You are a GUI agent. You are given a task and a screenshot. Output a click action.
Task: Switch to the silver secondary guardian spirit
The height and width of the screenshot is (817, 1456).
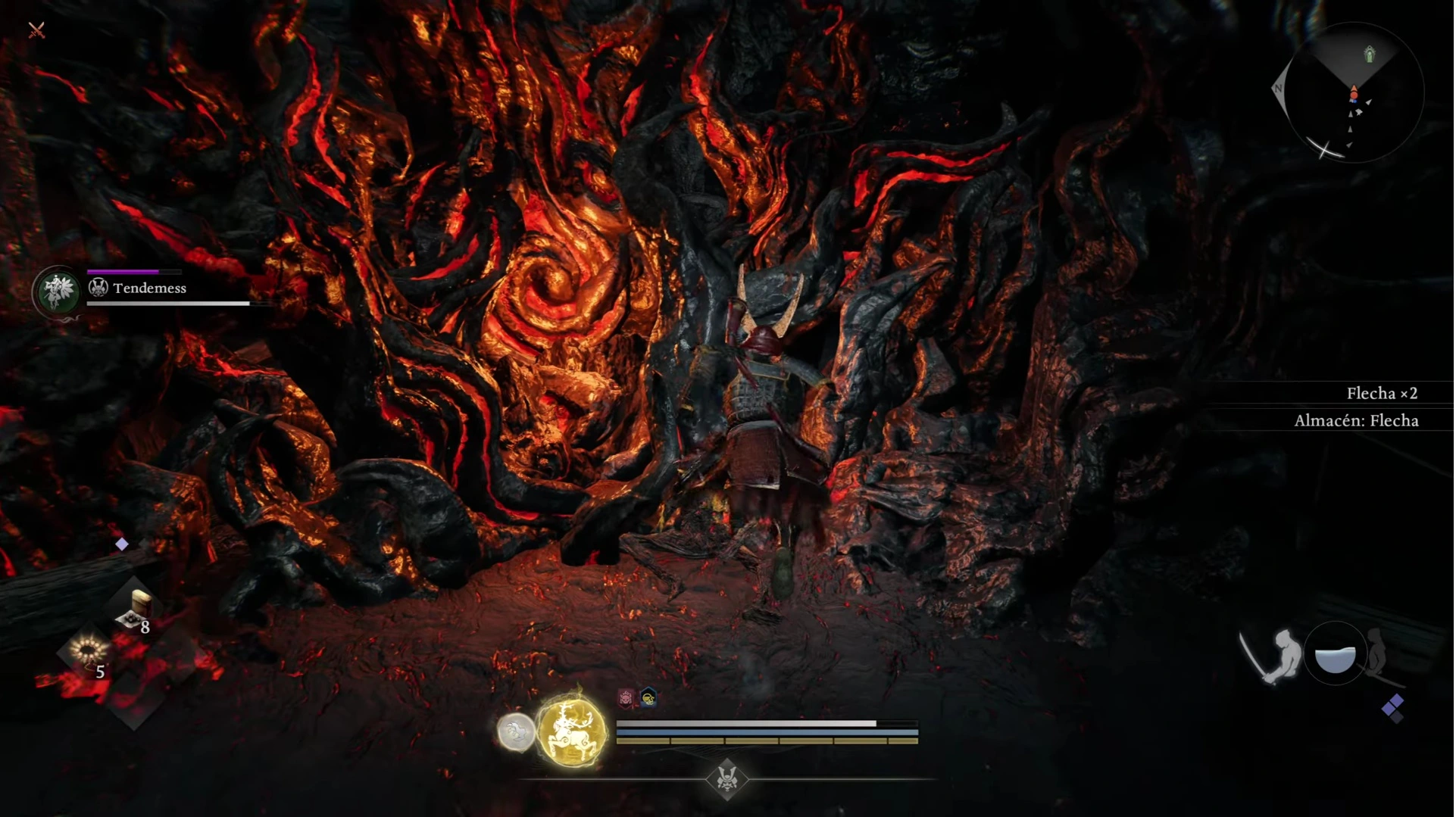coord(516,732)
